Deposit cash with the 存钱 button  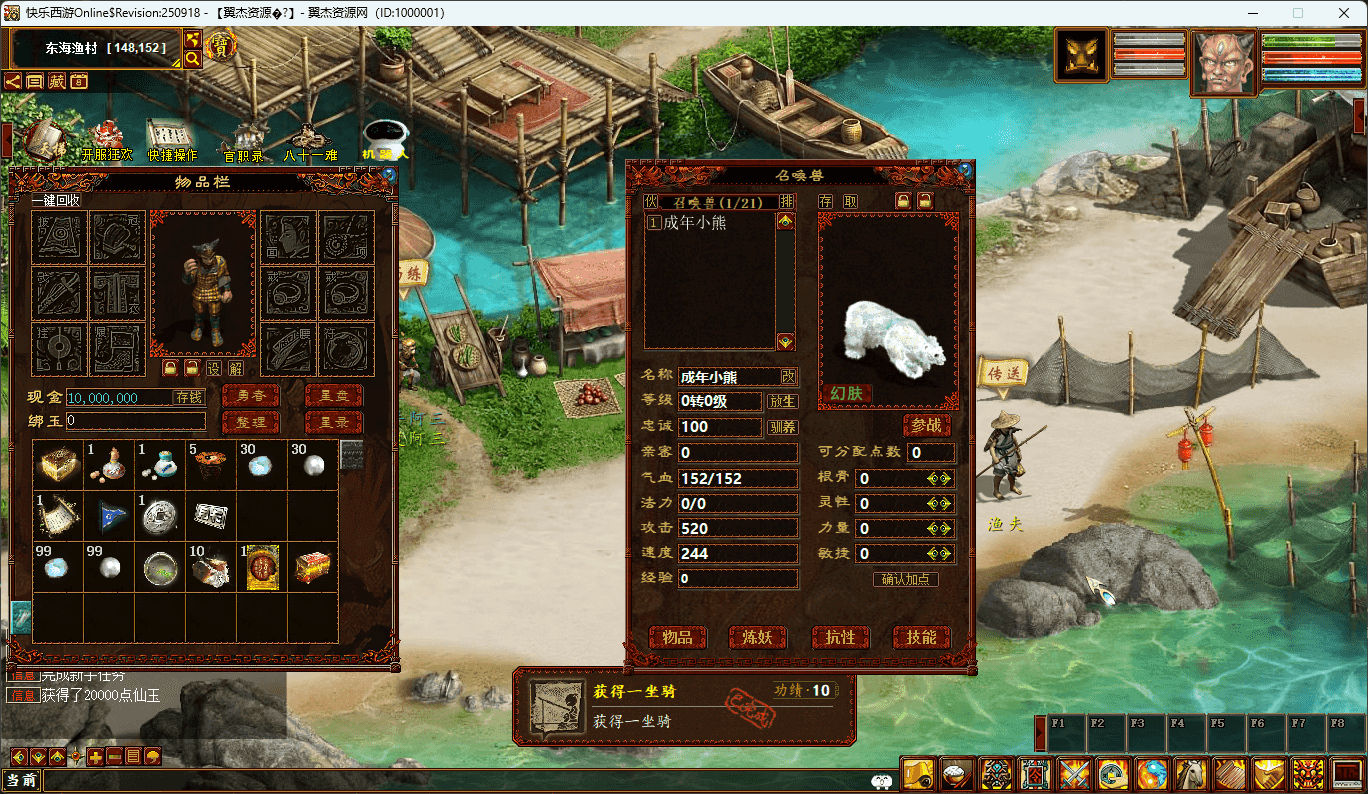[x=189, y=397]
